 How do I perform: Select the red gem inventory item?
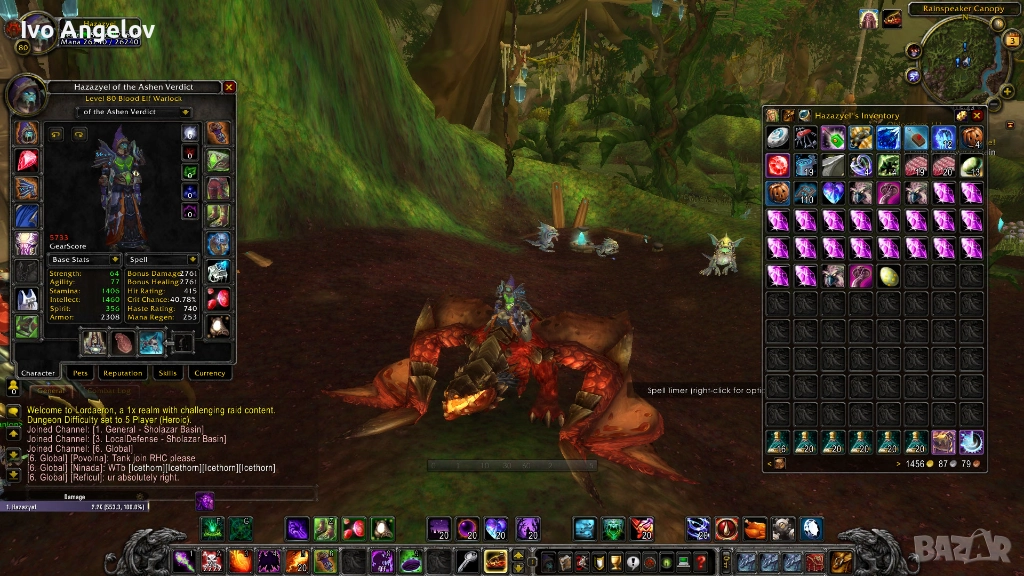[777, 165]
